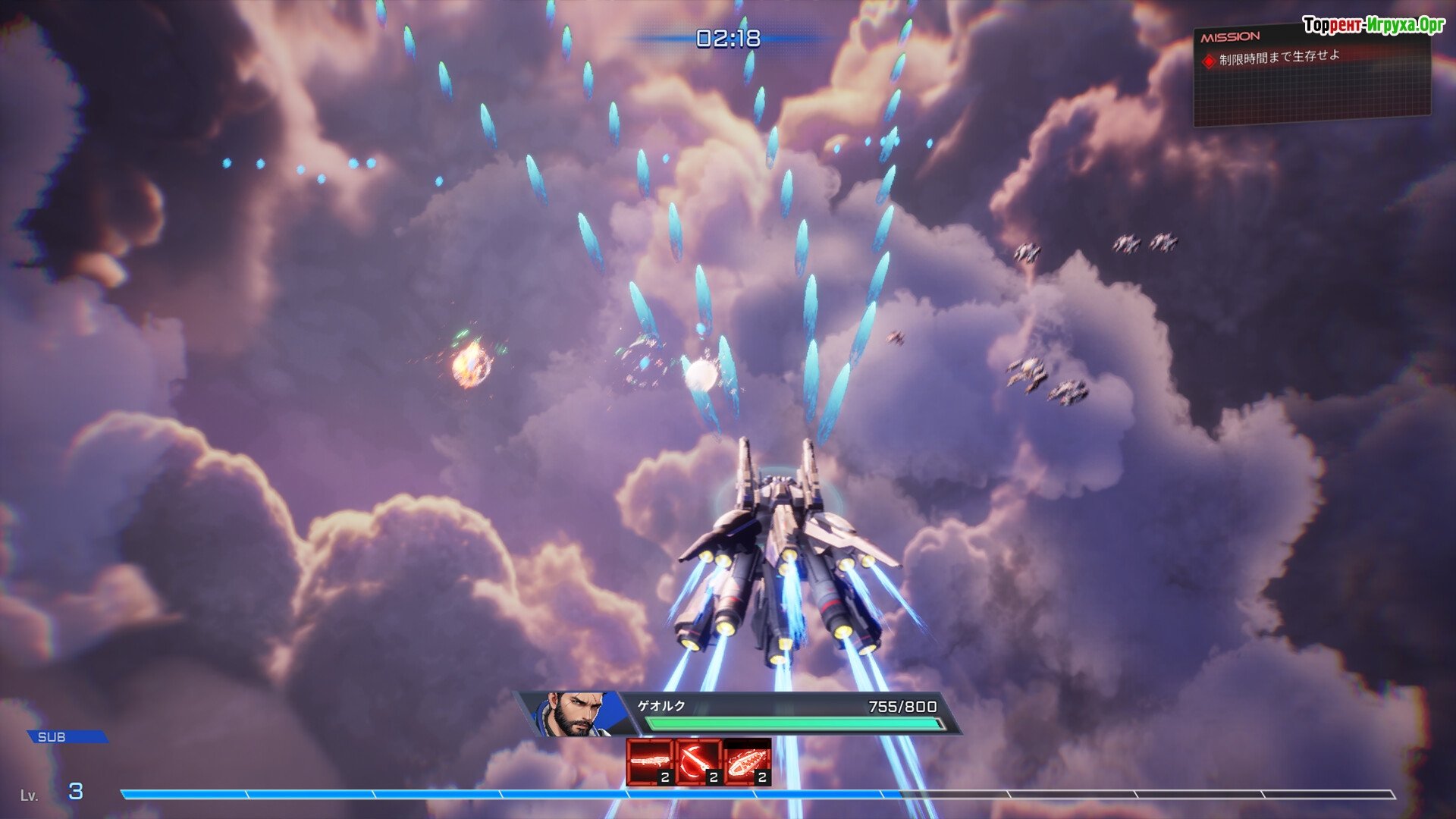Choose the missile weapon icon
The image size is (1456, 819).
click(747, 761)
